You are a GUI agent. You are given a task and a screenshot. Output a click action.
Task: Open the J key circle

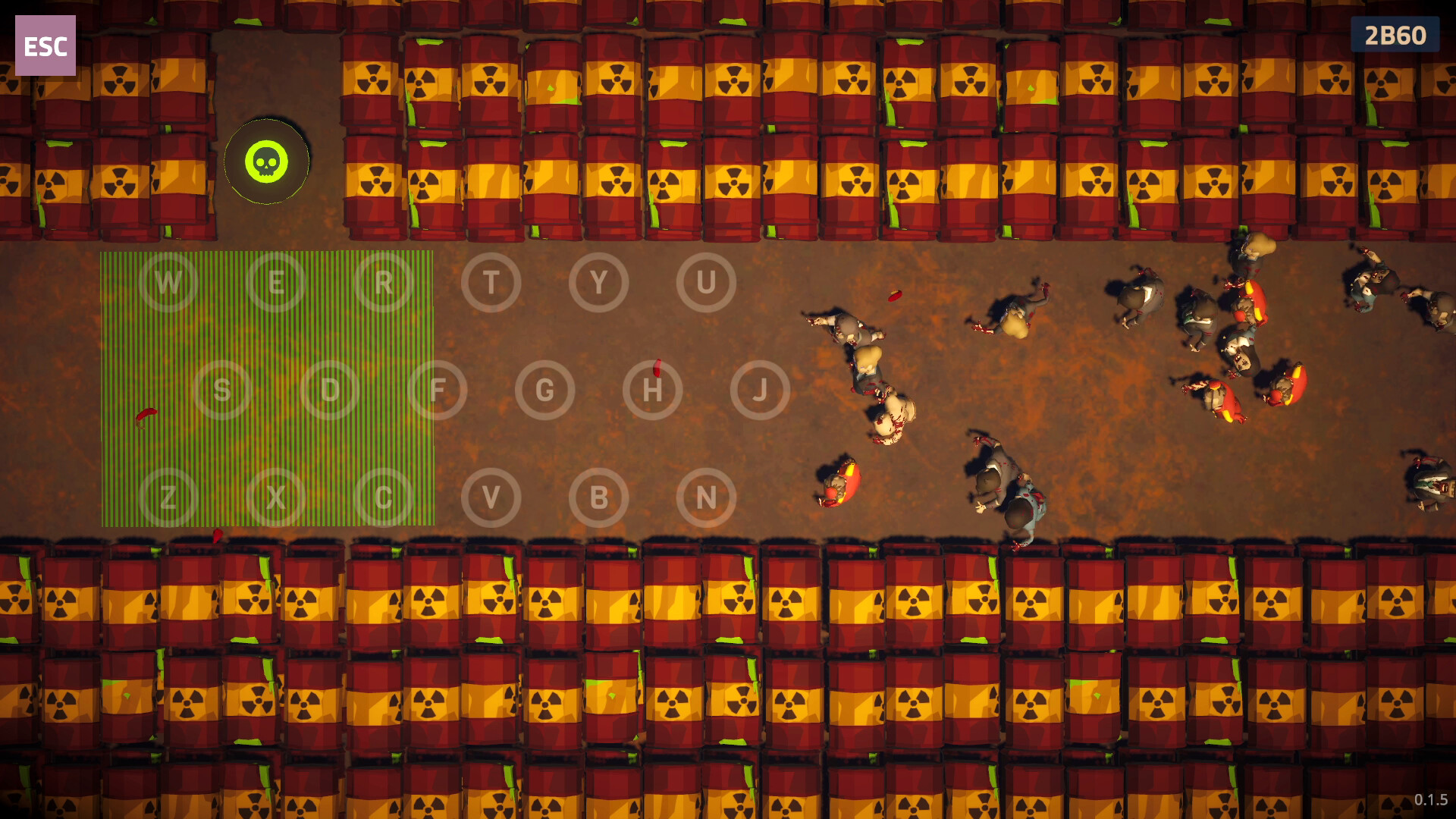click(x=761, y=390)
